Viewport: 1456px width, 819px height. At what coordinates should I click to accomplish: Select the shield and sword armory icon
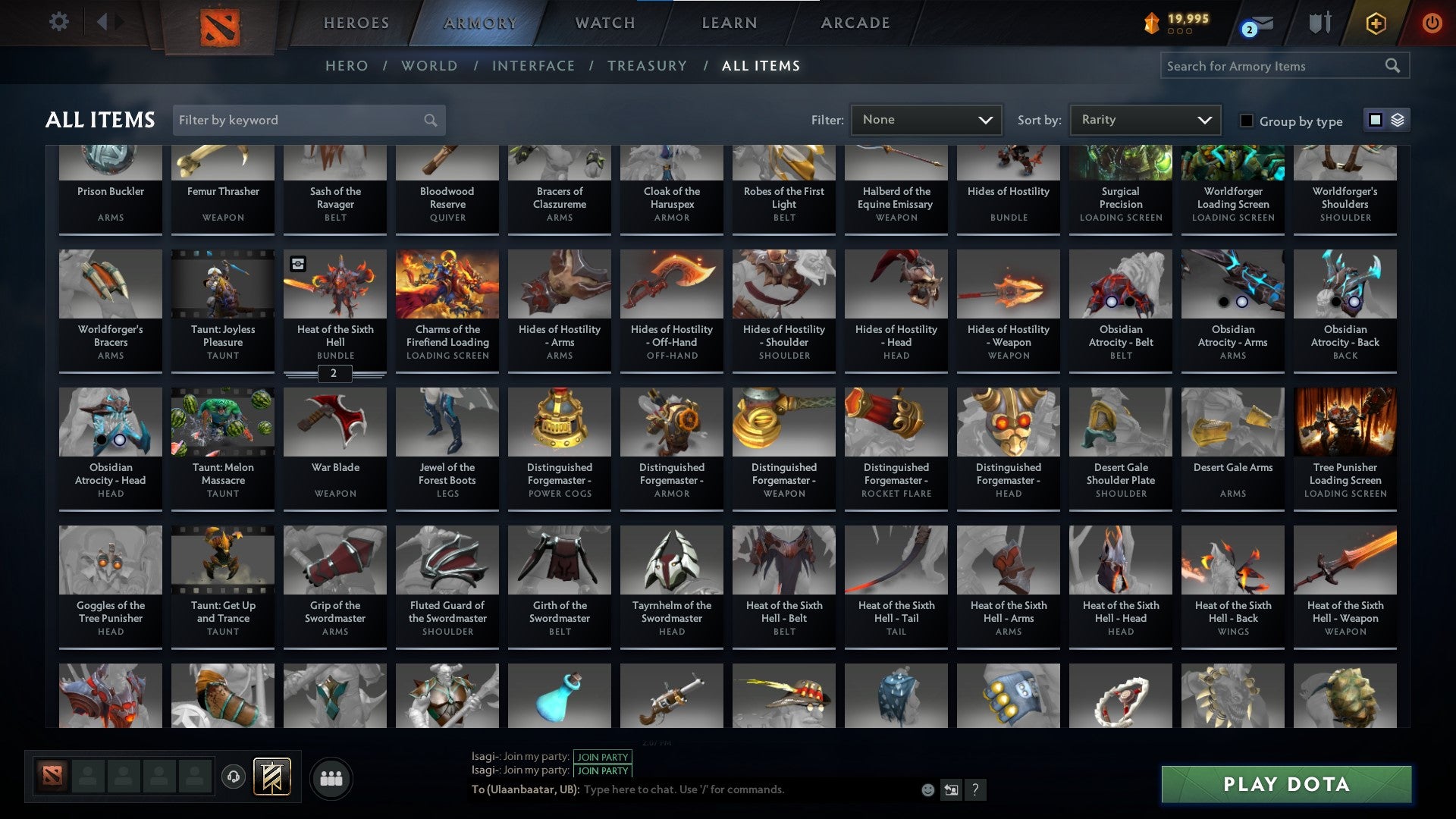pos(1319,23)
